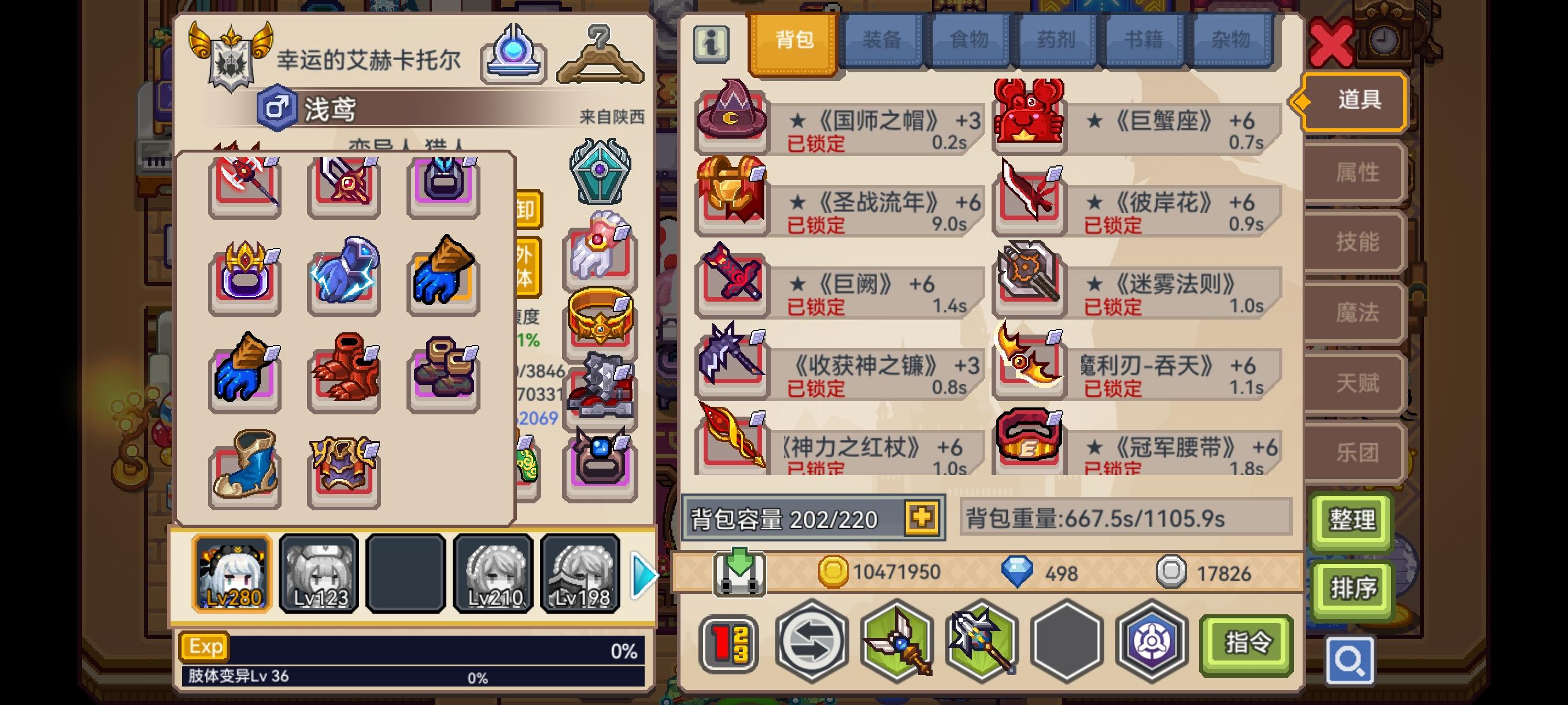Switch to the 装备 tab
This screenshot has height=705, width=1568.
click(883, 40)
